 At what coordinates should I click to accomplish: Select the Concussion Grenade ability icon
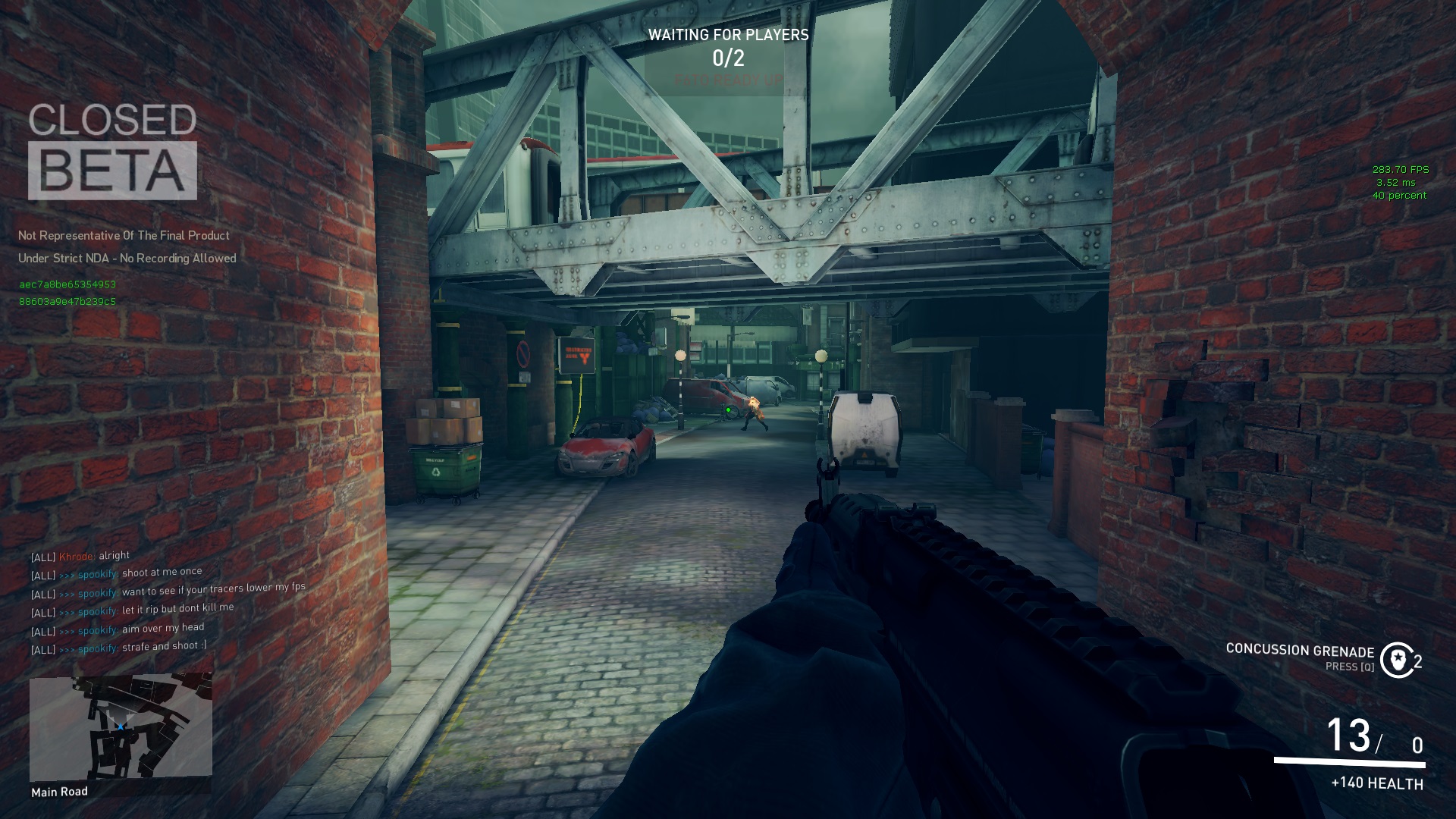pyautogui.click(x=1396, y=660)
